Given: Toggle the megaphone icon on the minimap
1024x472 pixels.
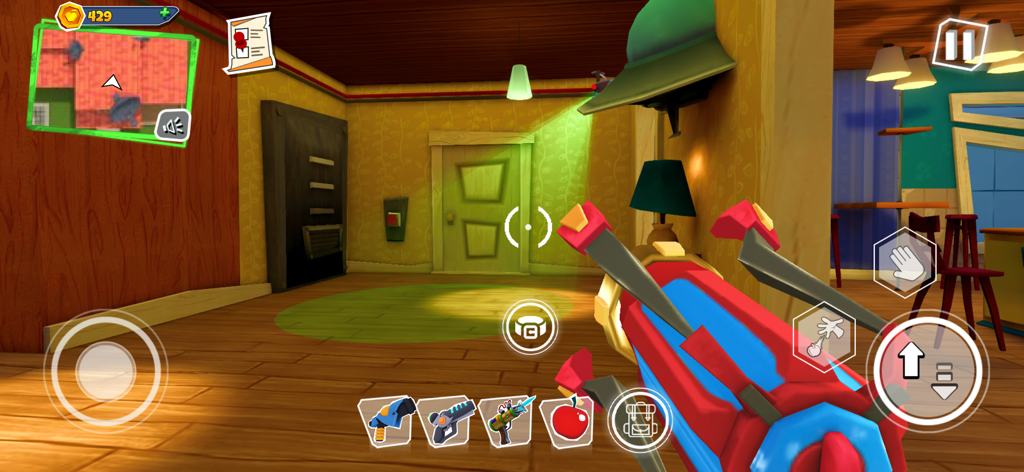Looking at the screenshot, I should coord(173,125).
